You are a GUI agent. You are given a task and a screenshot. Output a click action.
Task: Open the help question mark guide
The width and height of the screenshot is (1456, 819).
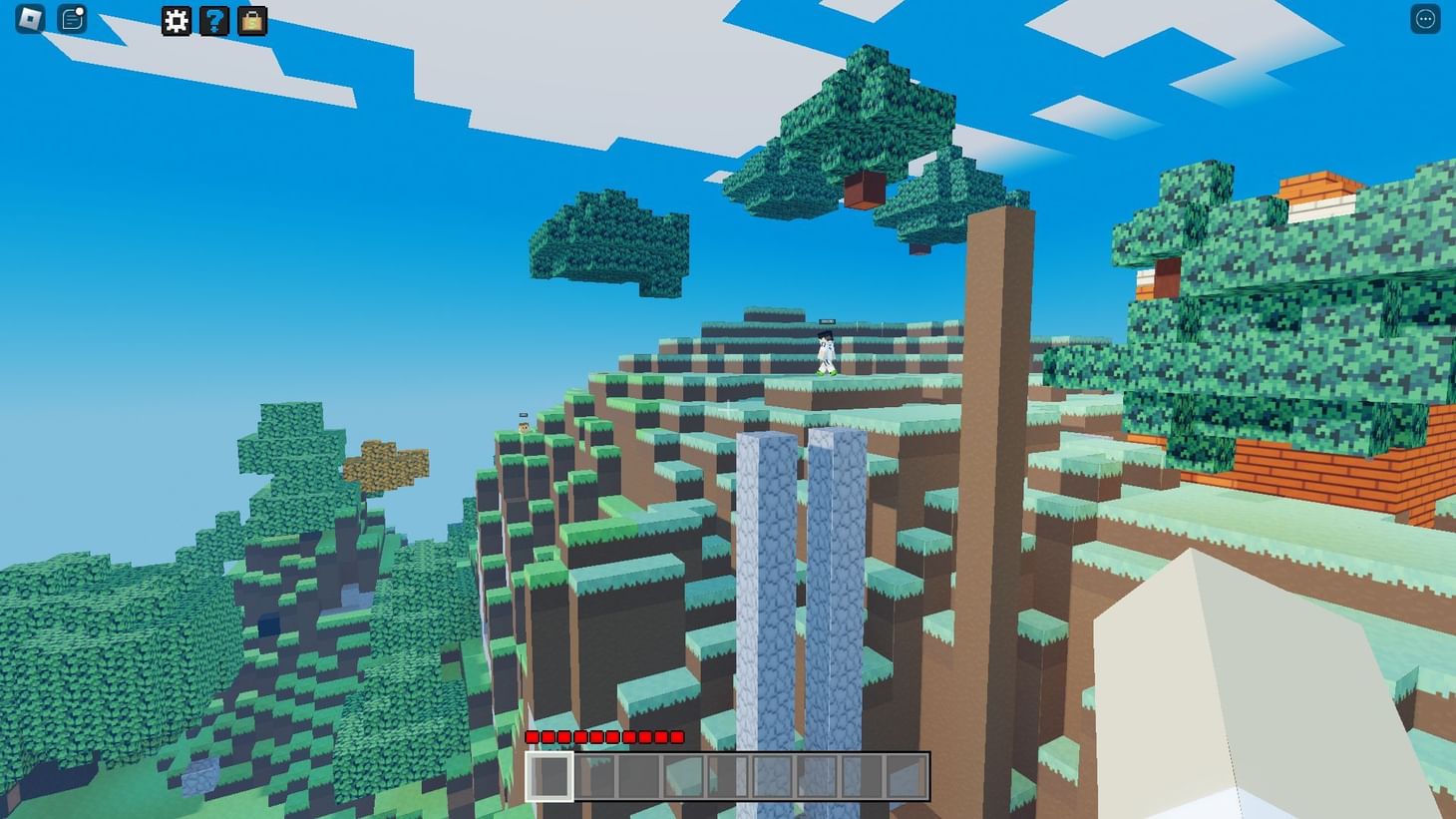click(212, 21)
